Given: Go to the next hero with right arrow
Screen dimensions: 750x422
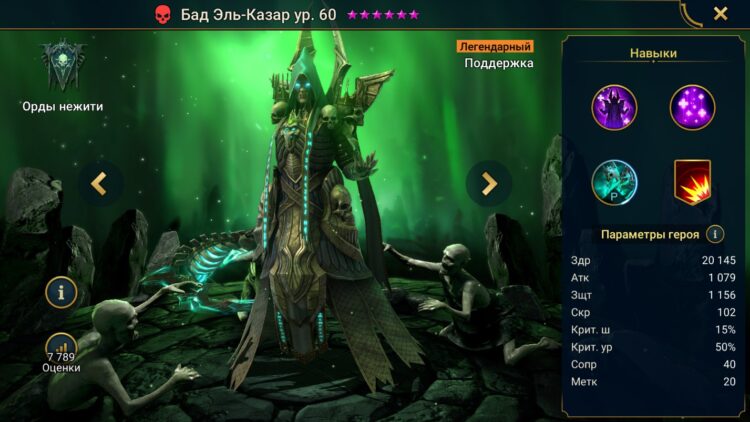Looking at the screenshot, I should pyautogui.click(x=489, y=183).
